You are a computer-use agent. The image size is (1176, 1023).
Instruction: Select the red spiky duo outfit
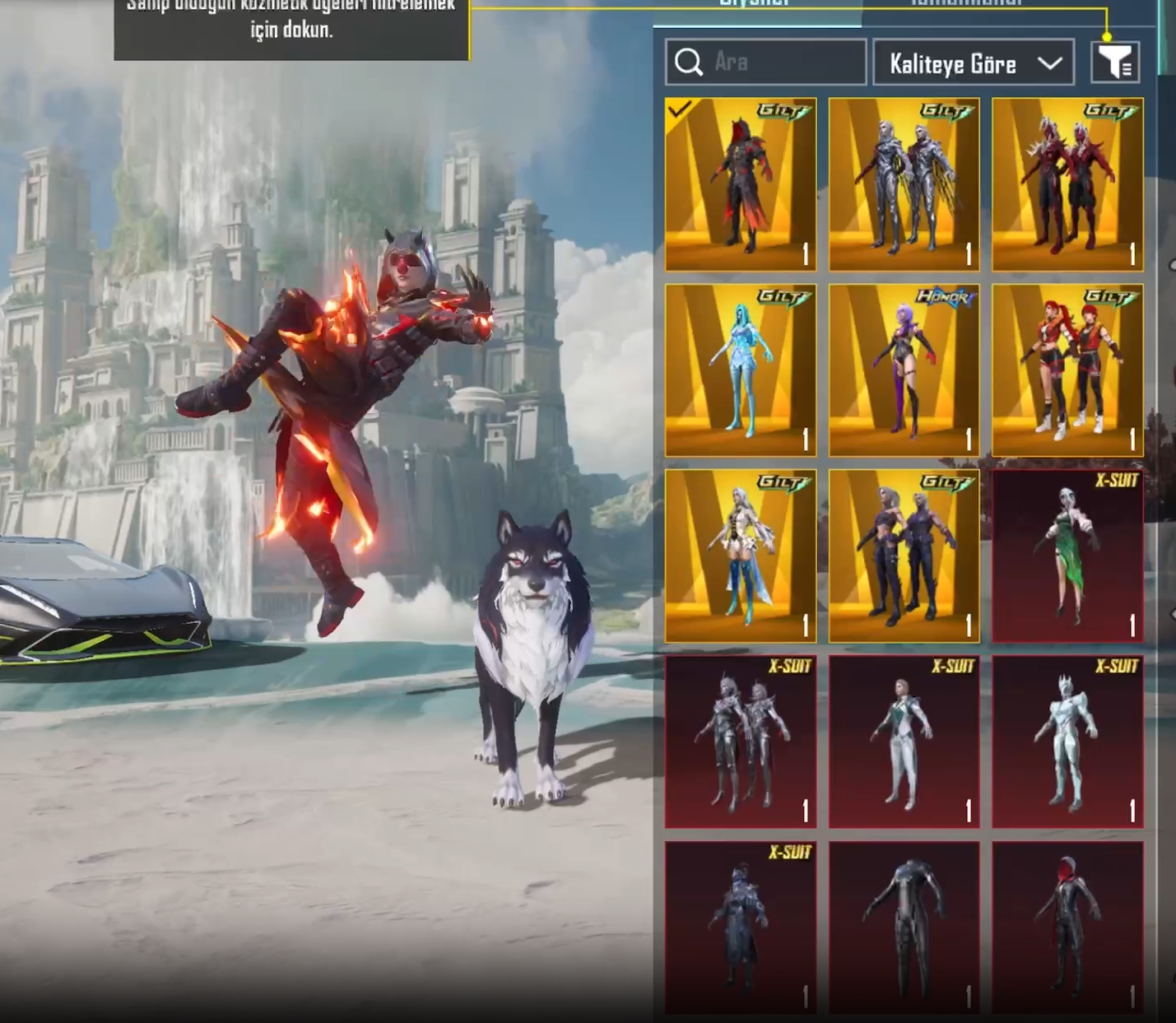pyautogui.click(x=1067, y=184)
